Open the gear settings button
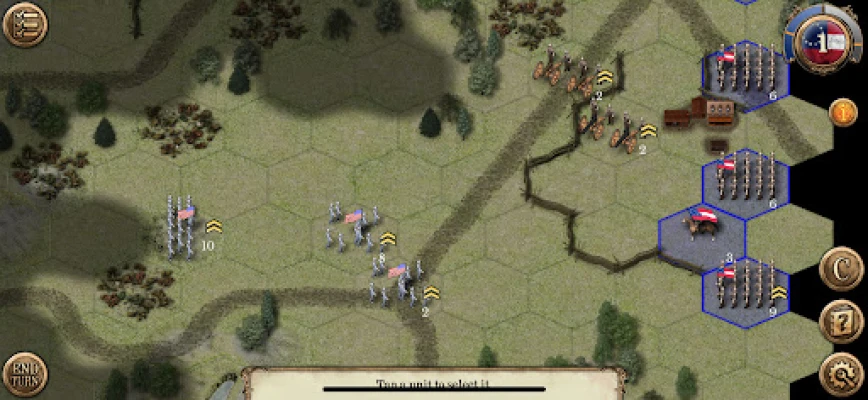This screenshot has height=400, width=868. 842,375
